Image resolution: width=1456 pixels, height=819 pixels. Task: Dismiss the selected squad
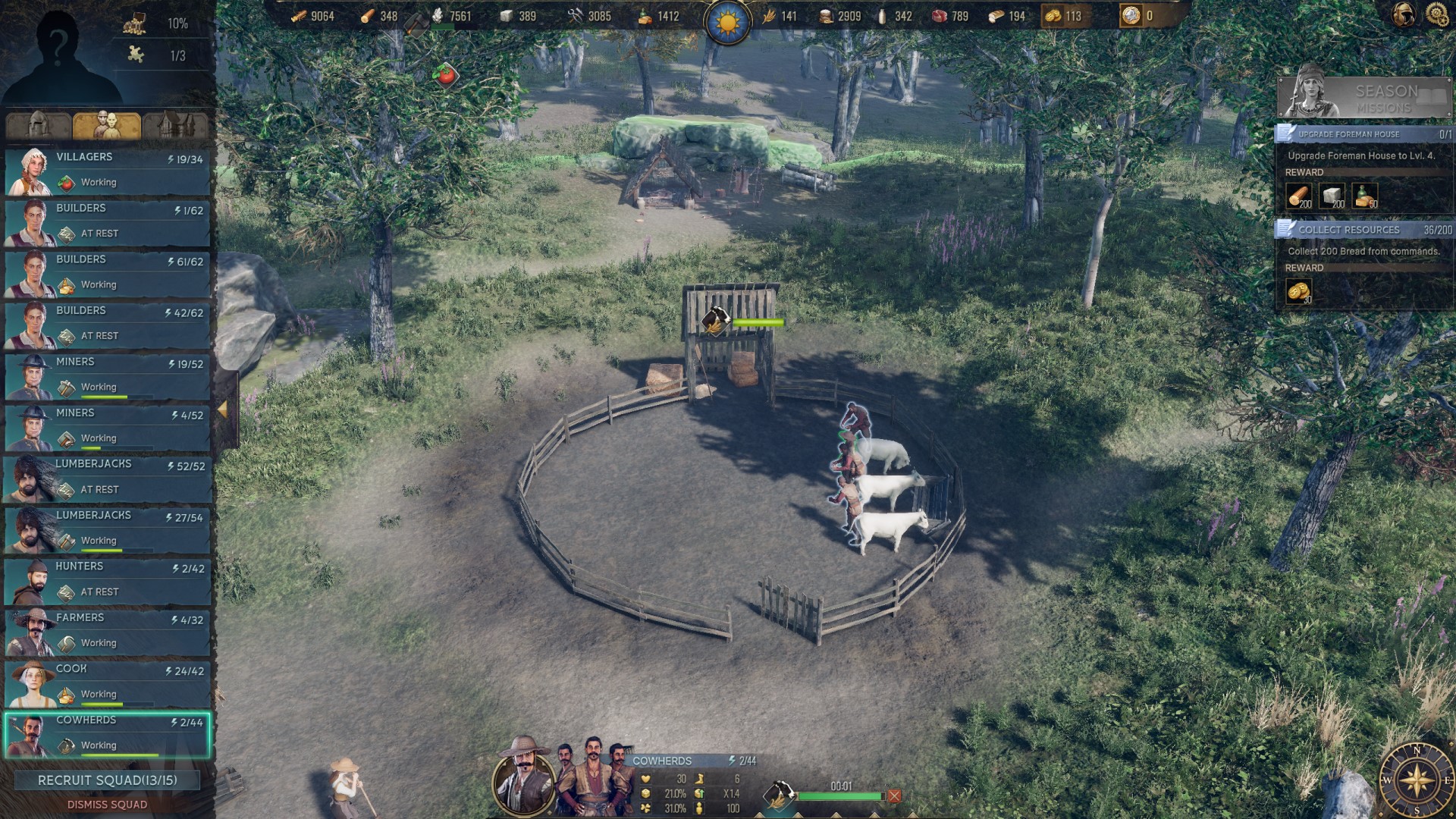[x=107, y=805]
